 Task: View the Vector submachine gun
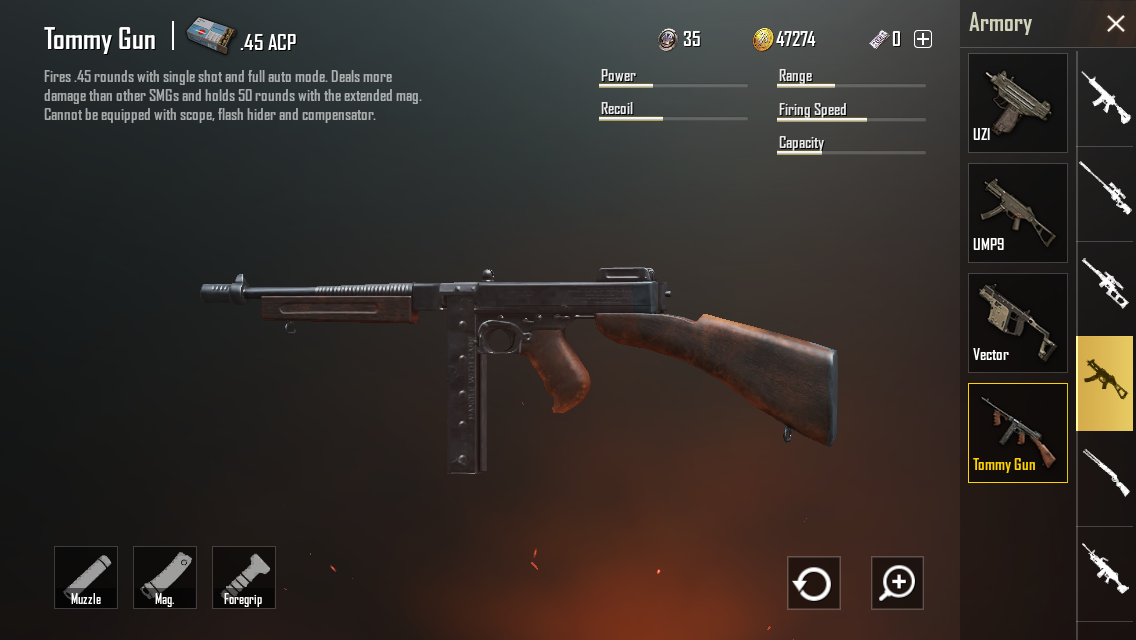(1017, 323)
